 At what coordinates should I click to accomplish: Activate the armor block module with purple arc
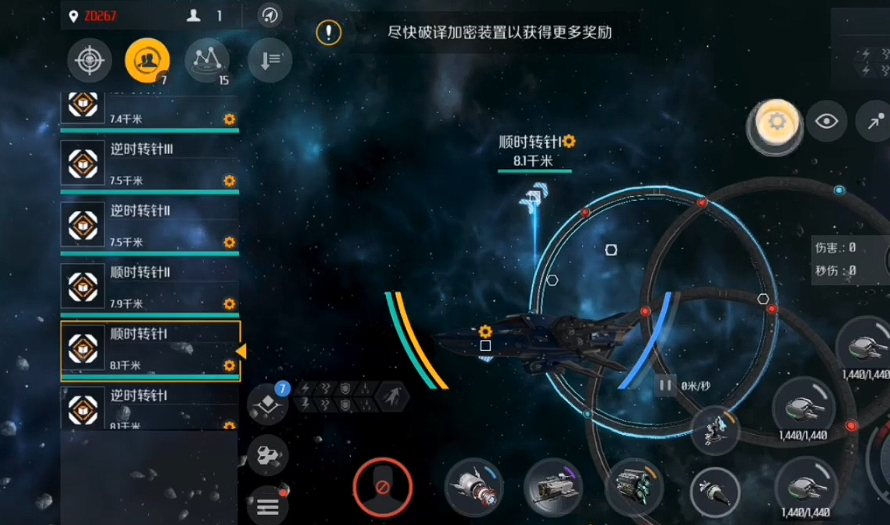(x=553, y=488)
